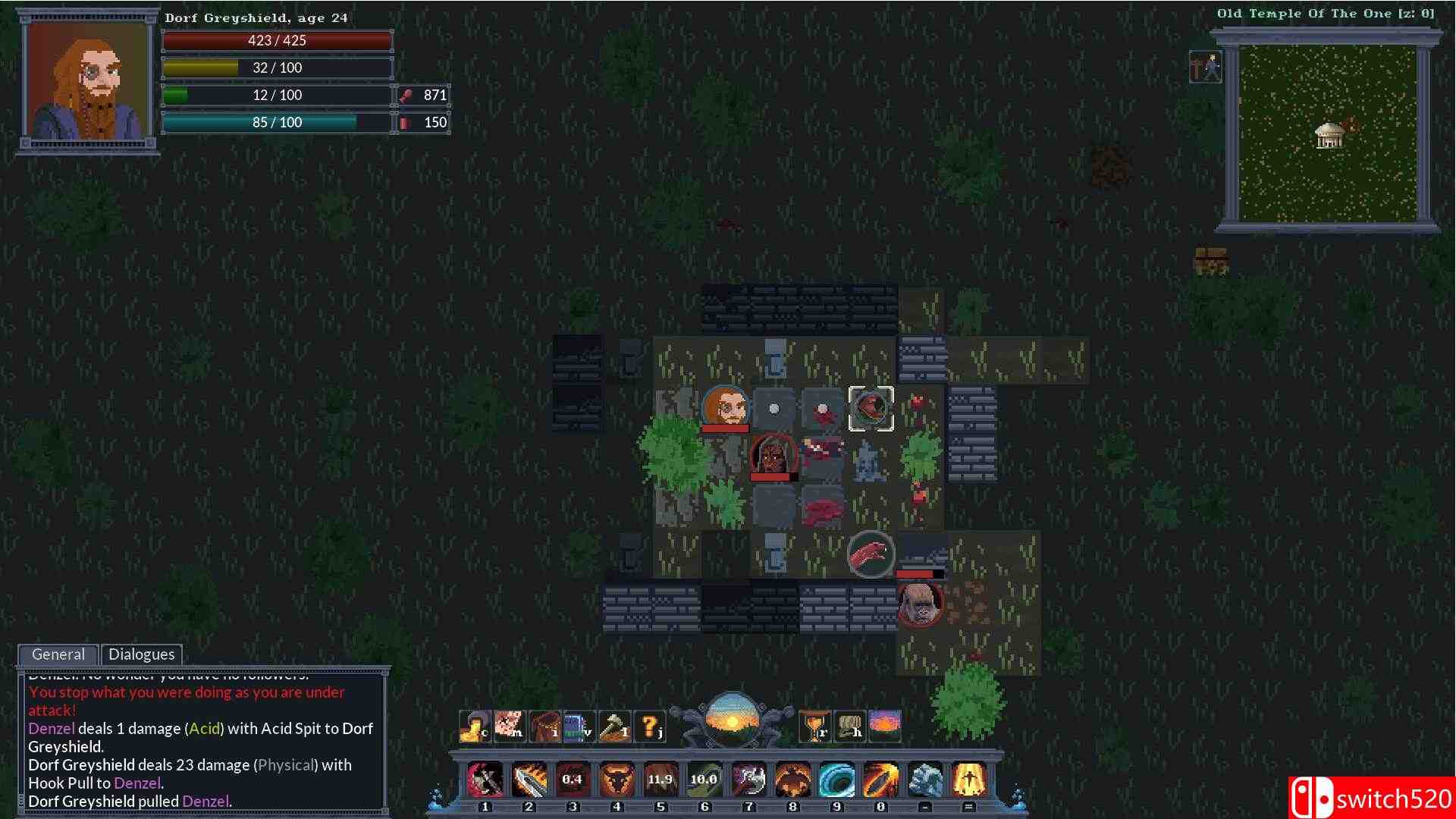This screenshot has height=819, width=1456.
Task: Activate the flaming sword ability in slot 0
Action: [878, 779]
